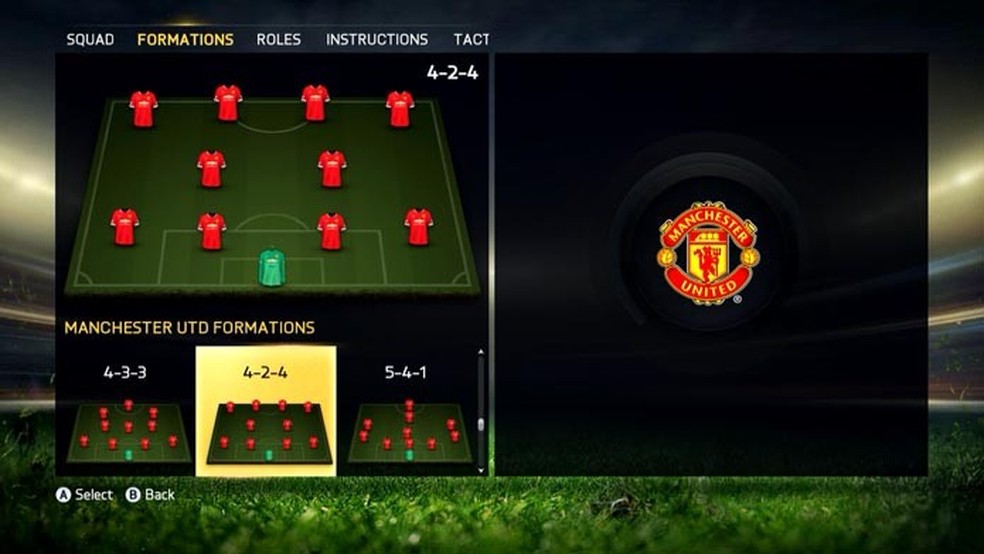
Task: Select the green goalkeeper shirt on pitch
Action: click(x=271, y=268)
